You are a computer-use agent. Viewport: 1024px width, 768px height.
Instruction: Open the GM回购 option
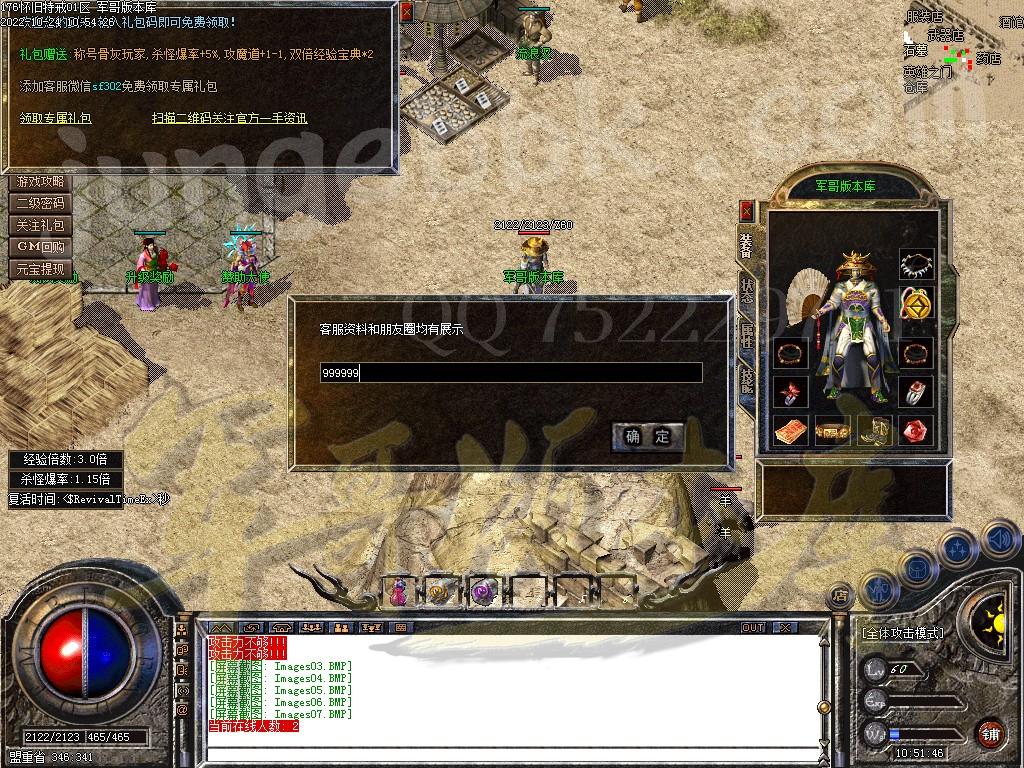click(40, 247)
